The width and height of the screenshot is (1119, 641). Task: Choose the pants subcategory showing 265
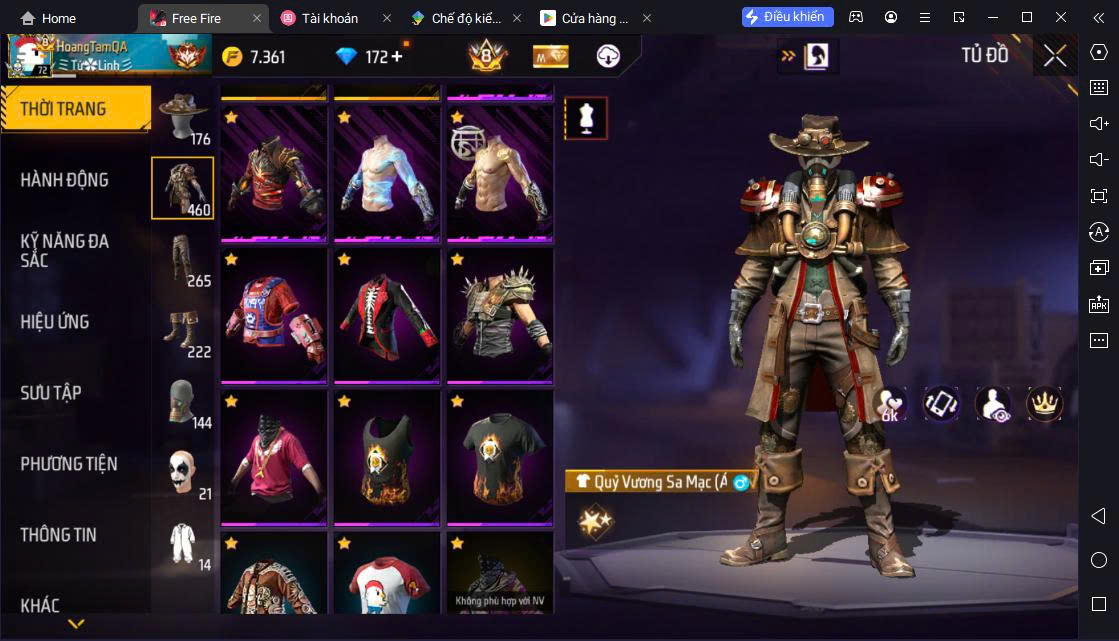tap(182, 259)
